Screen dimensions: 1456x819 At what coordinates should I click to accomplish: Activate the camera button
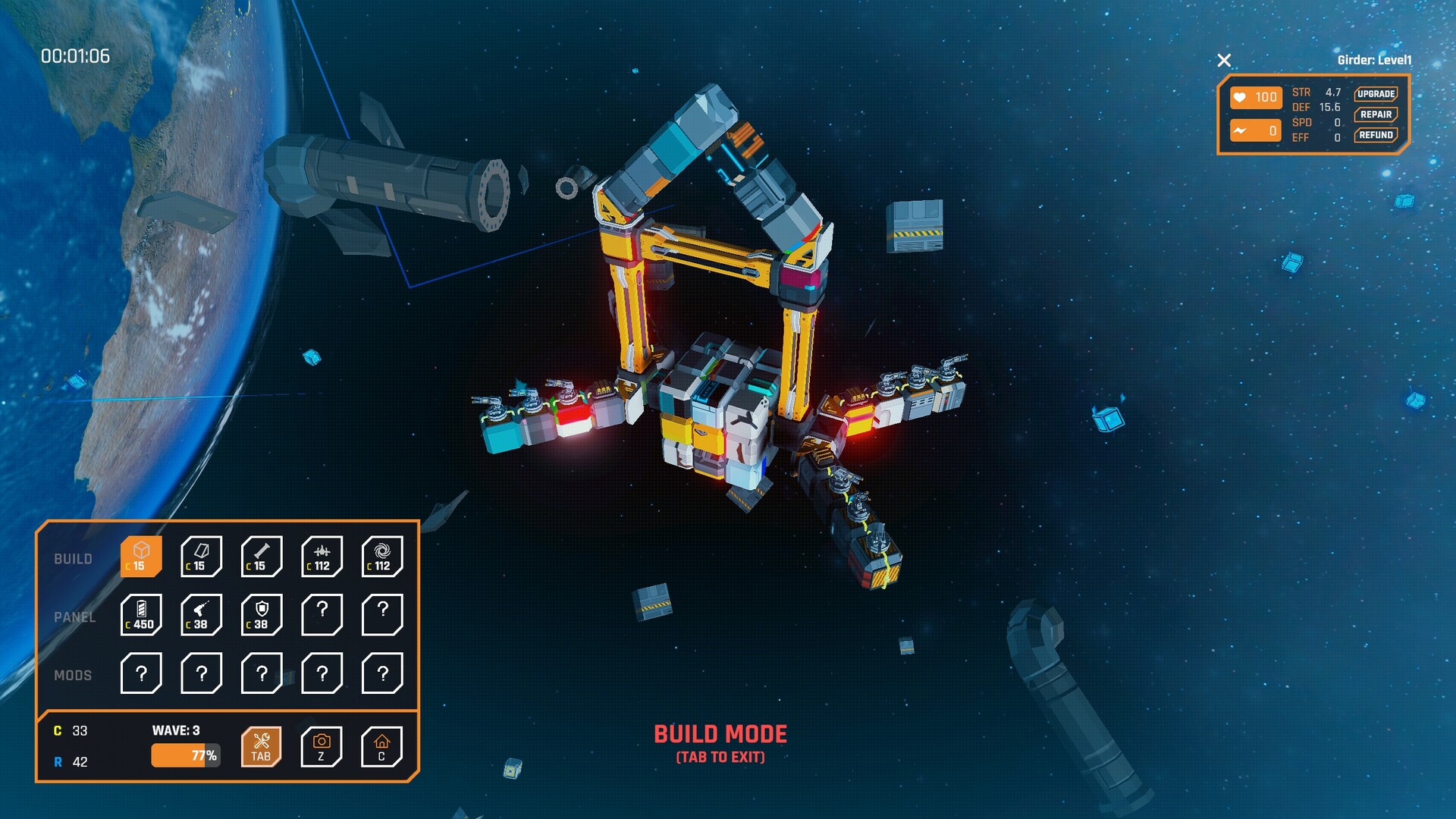click(322, 747)
